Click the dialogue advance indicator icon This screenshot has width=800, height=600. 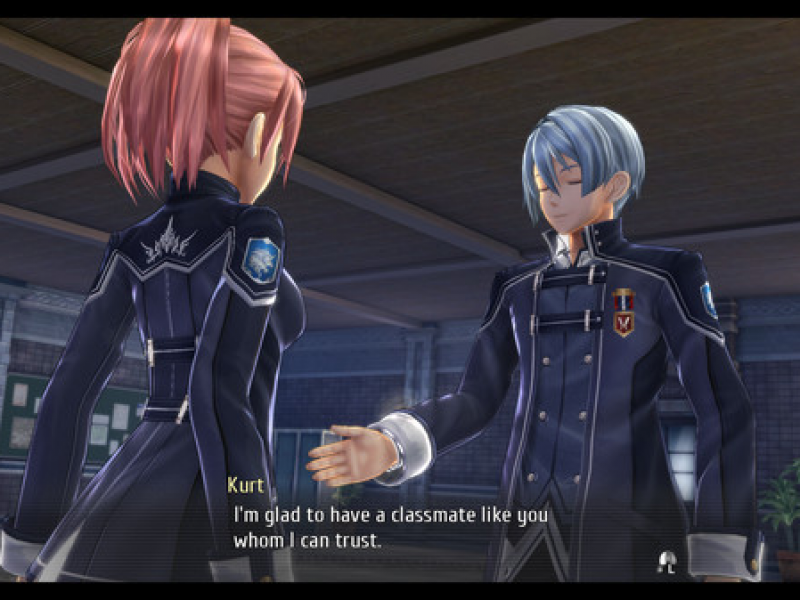coord(665,558)
